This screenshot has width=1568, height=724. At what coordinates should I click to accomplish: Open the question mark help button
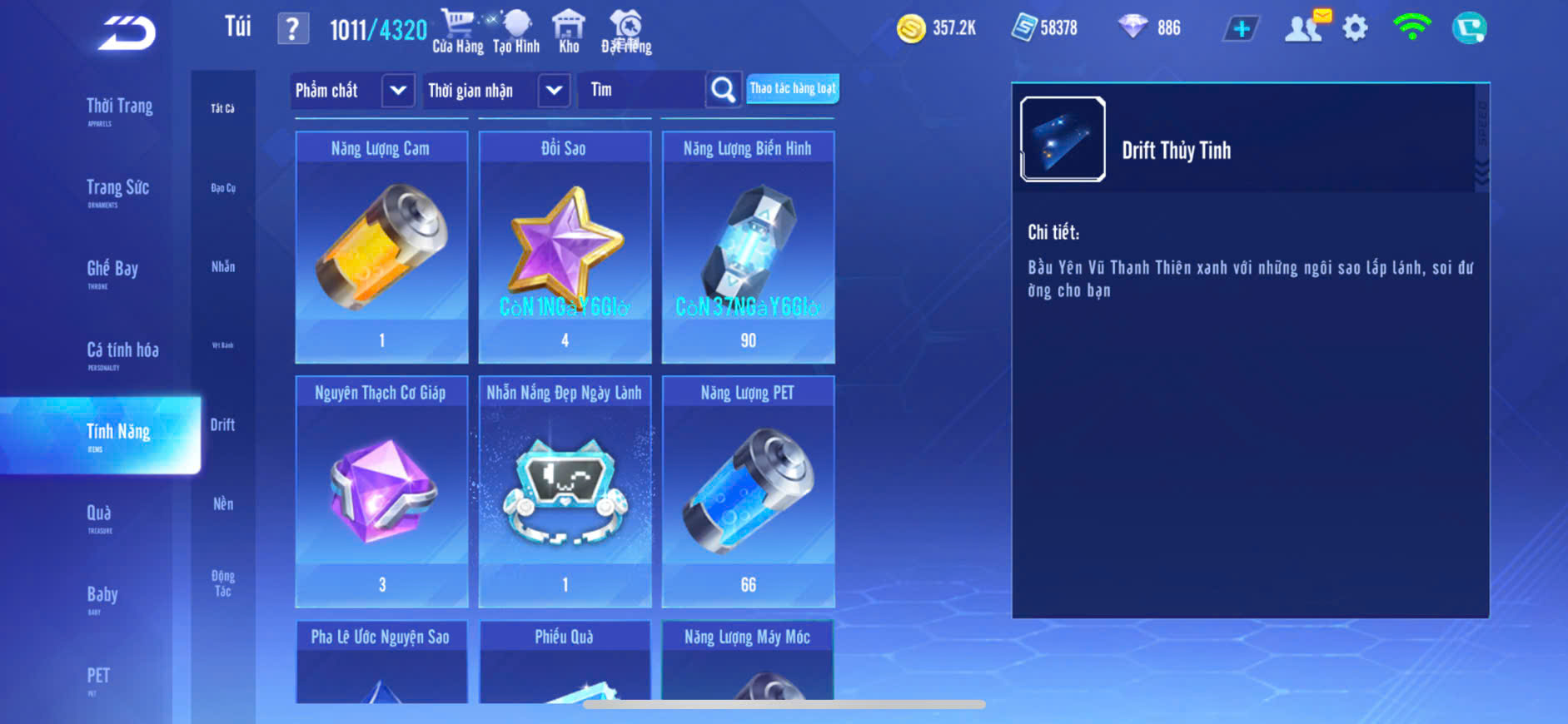(x=292, y=29)
